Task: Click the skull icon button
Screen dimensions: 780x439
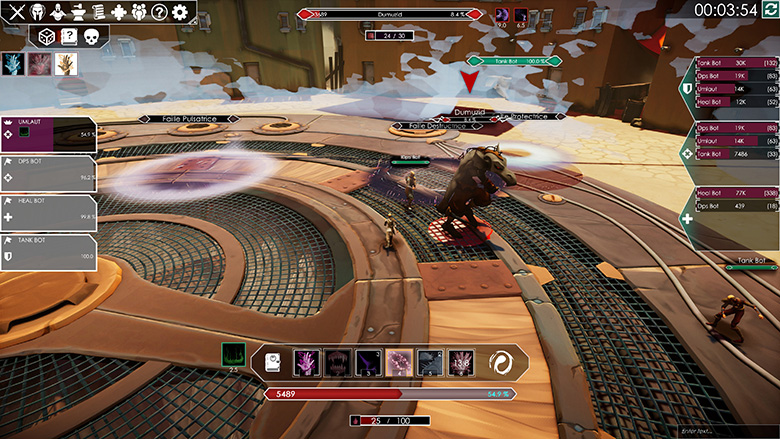Action: click(91, 36)
